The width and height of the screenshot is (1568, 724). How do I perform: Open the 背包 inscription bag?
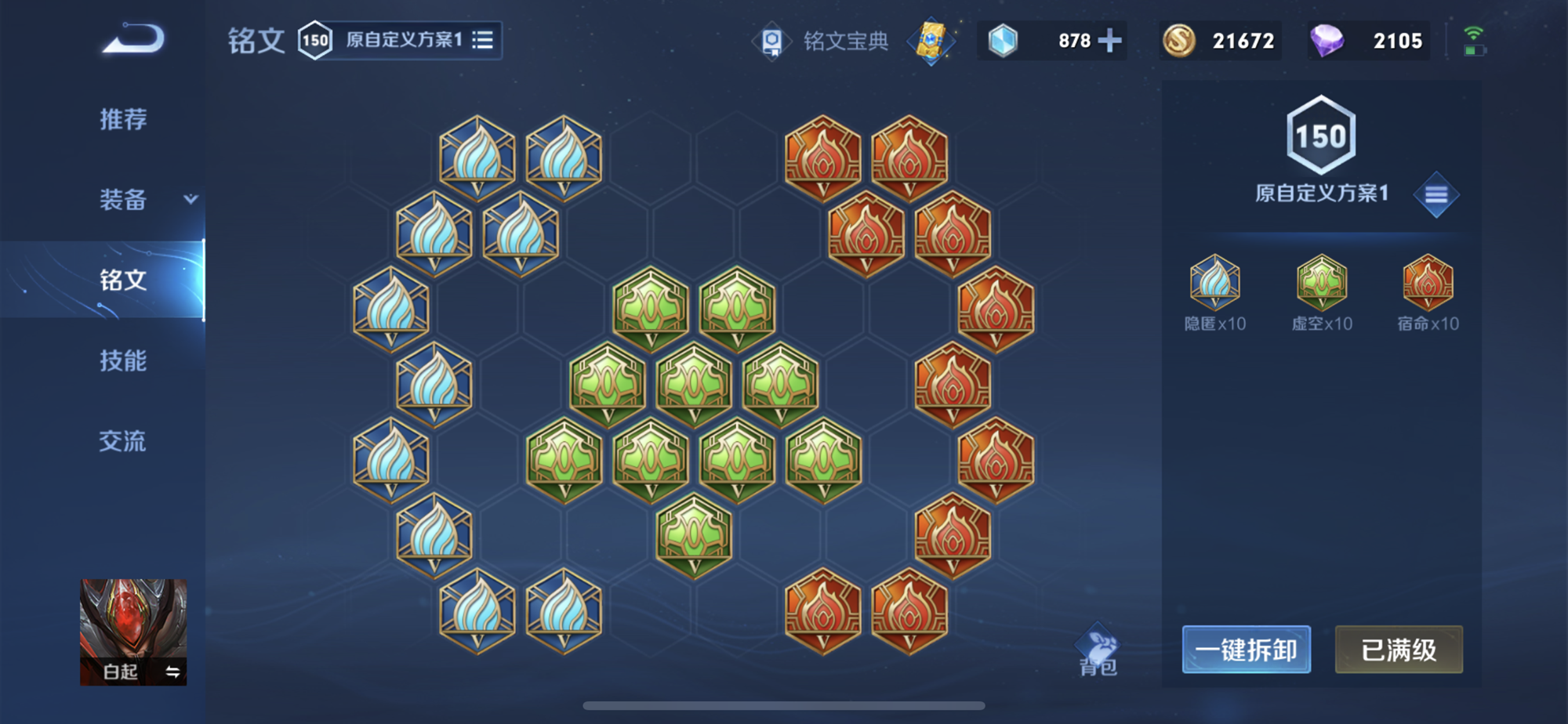pos(1098,650)
